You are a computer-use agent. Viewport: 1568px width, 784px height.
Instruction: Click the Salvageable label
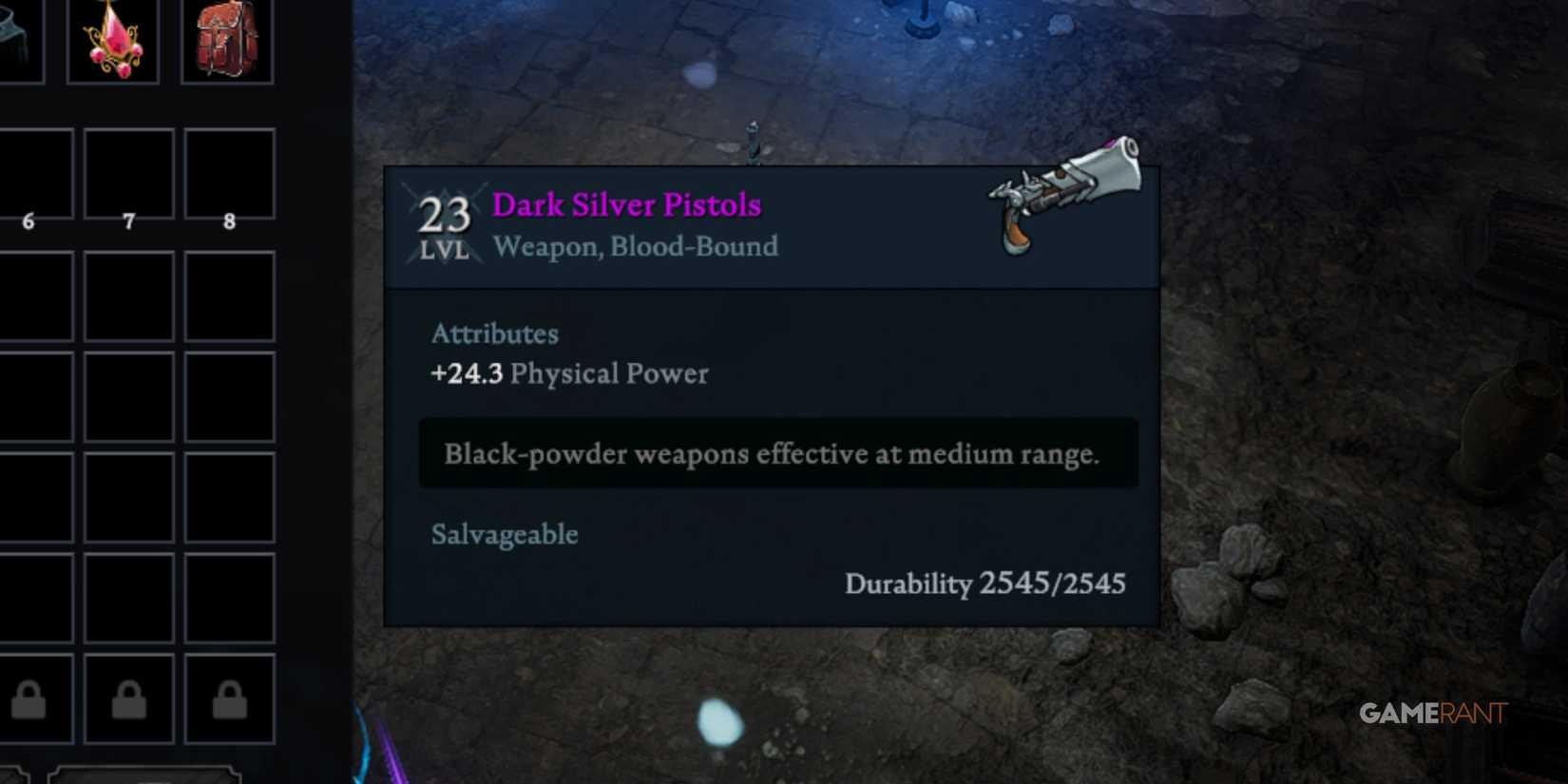pyautogui.click(x=505, y=534)
